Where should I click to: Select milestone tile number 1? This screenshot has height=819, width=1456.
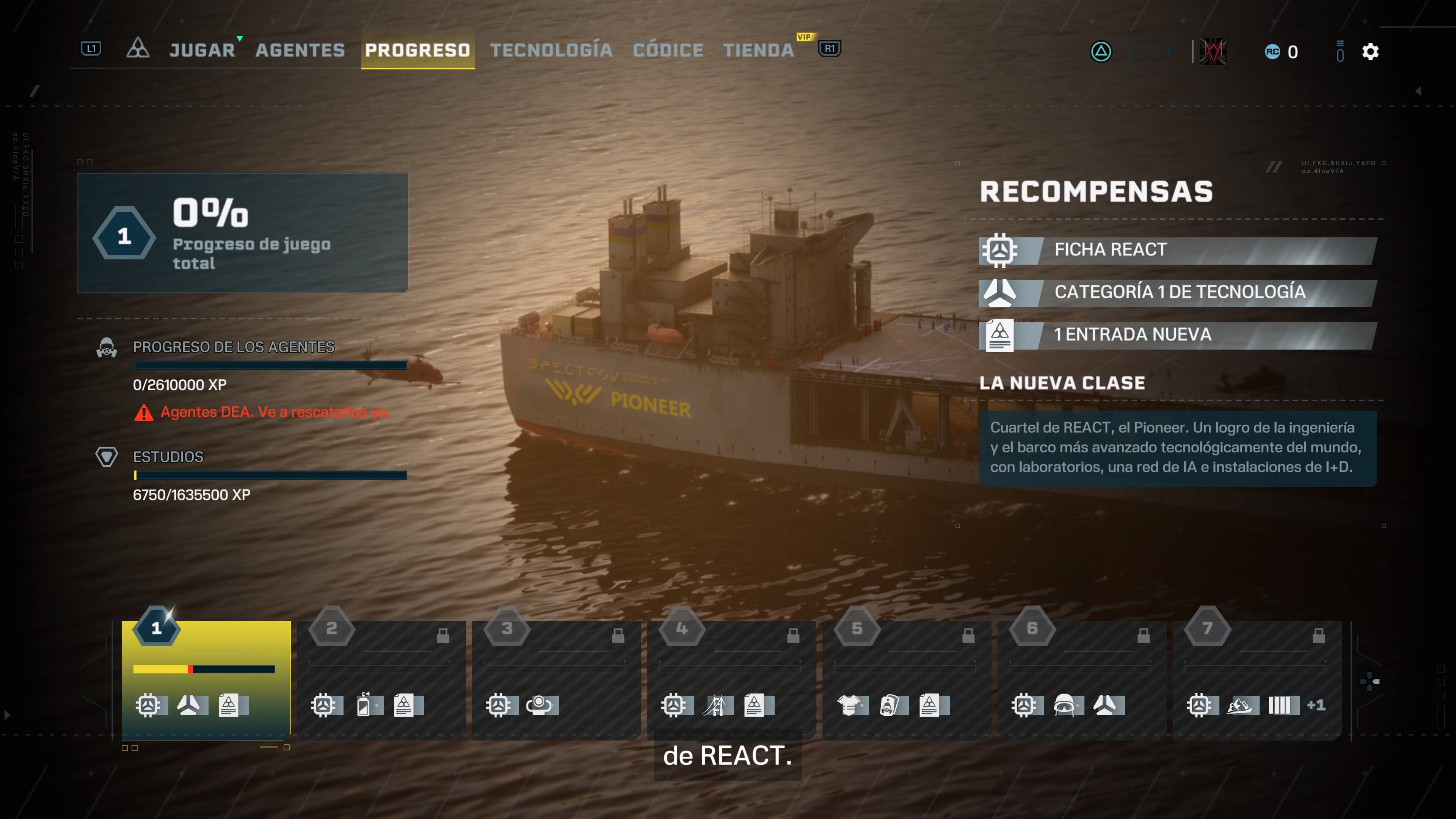click(206, 678)
